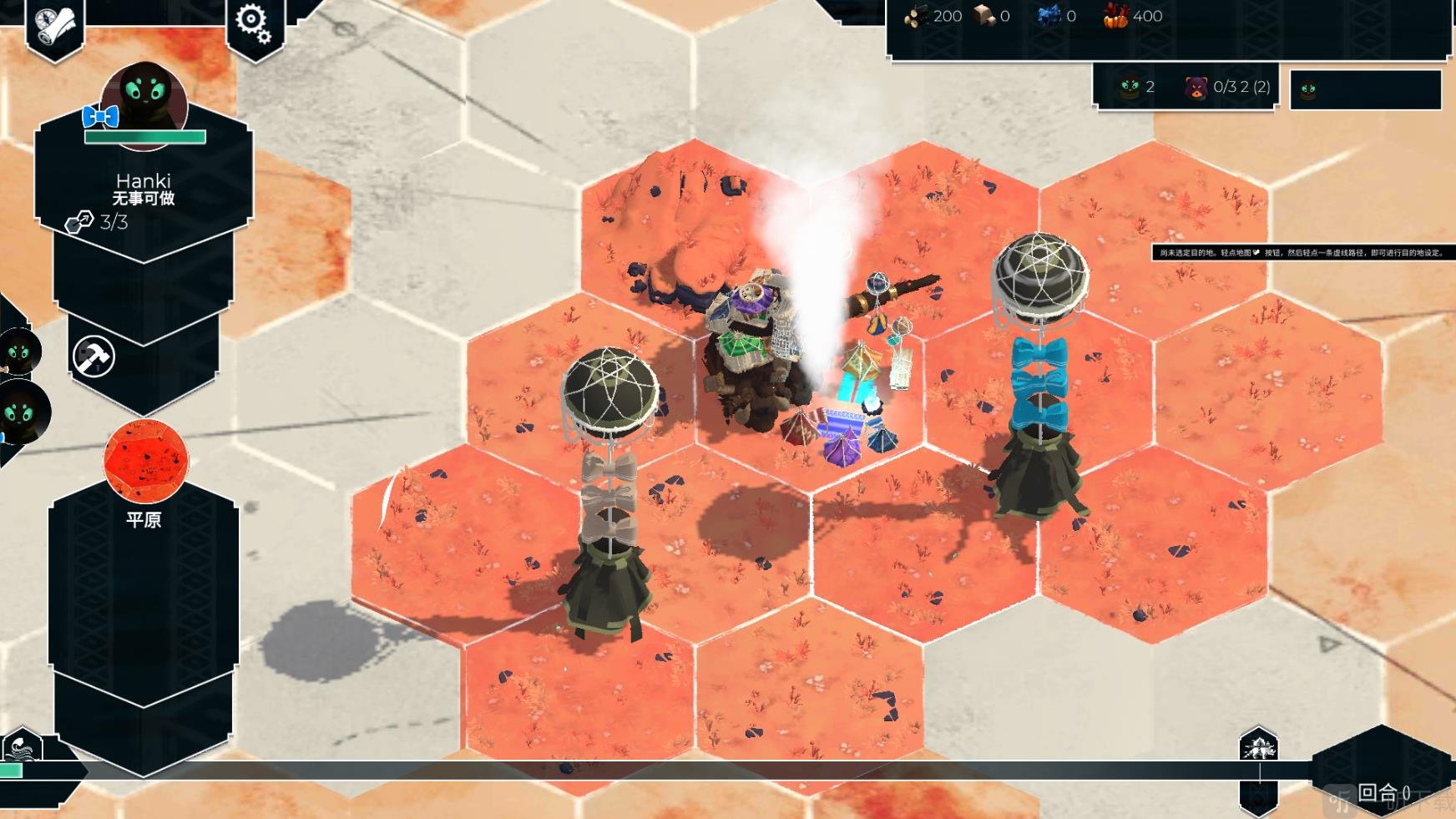This screenshot has width=1456, height=819.
Task: Open the gear settings menu
Action: coord(253,23)
